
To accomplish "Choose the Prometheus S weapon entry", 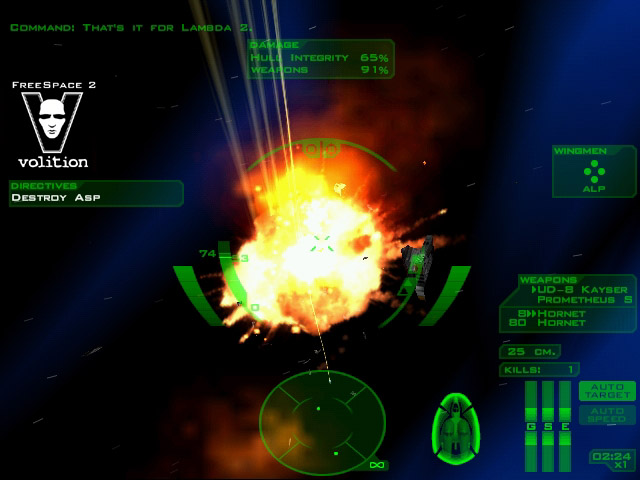I will coord(584,299).
